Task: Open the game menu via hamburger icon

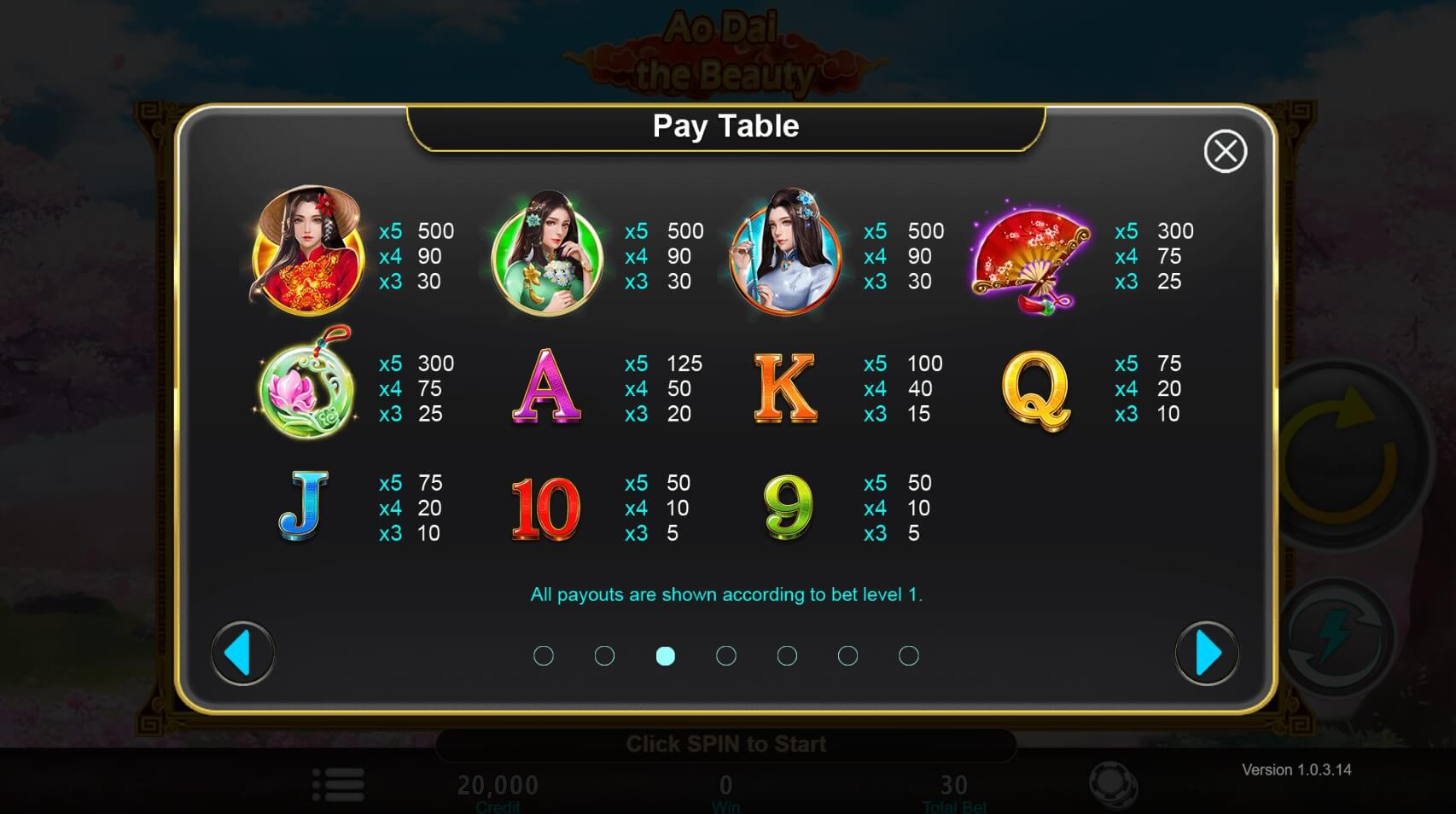Action: click(339, 782)
